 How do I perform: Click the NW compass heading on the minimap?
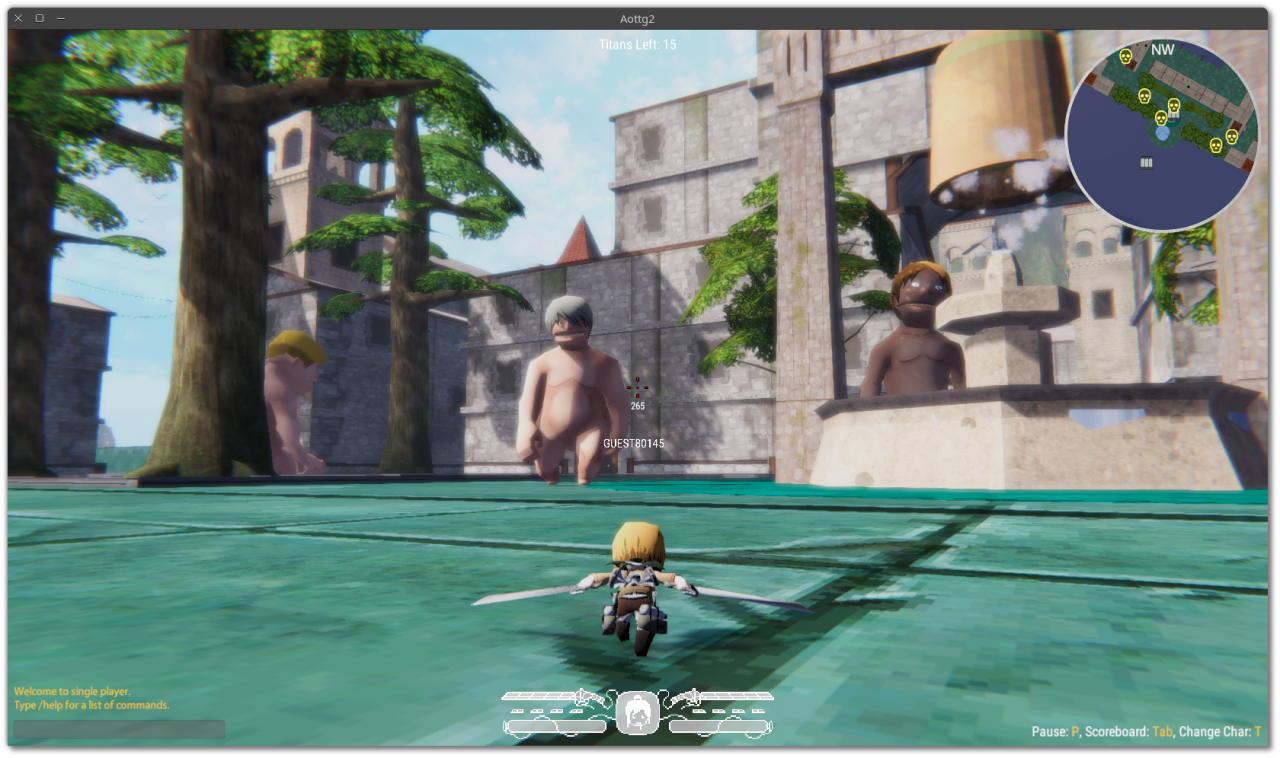click(x=1162, y=49)
